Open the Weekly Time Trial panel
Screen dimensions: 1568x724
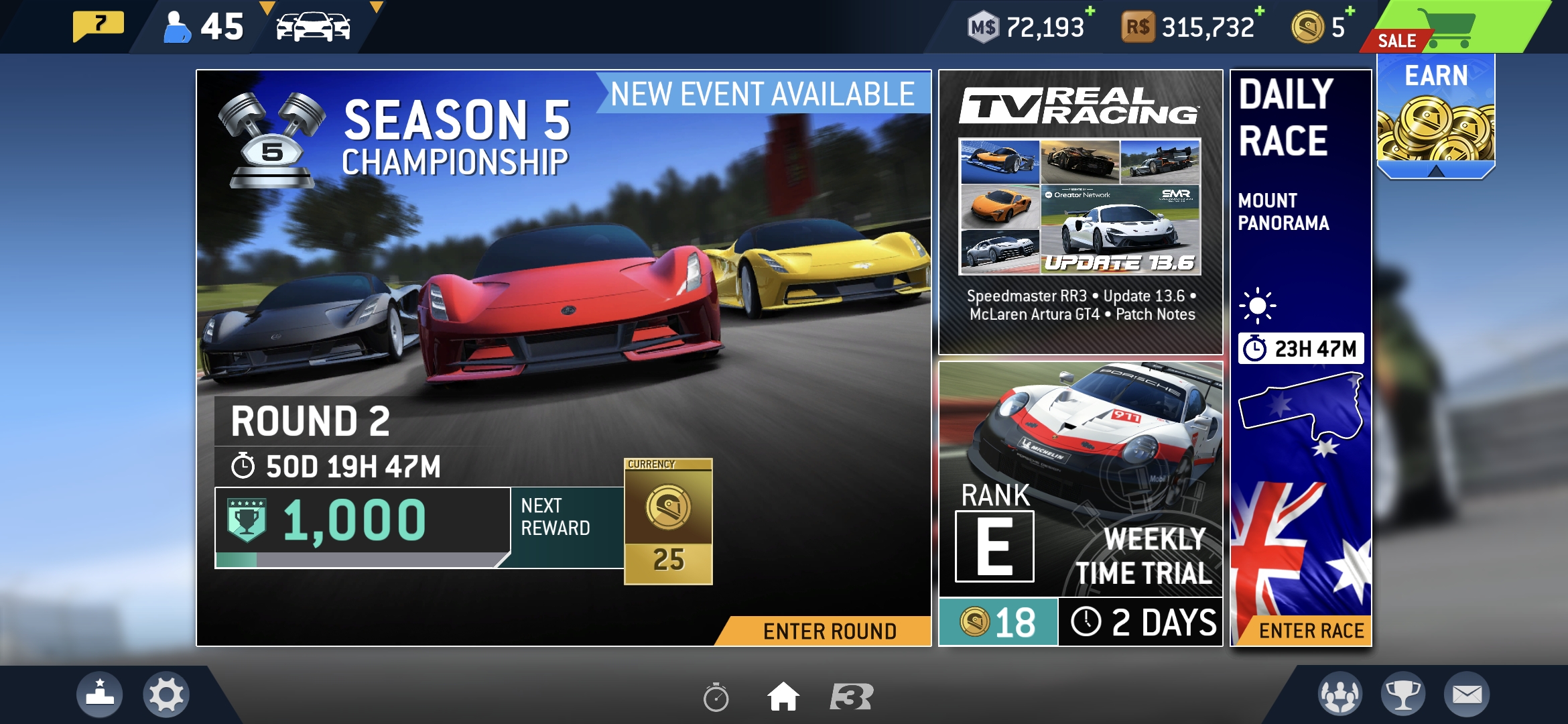[x=1080, y=503]
